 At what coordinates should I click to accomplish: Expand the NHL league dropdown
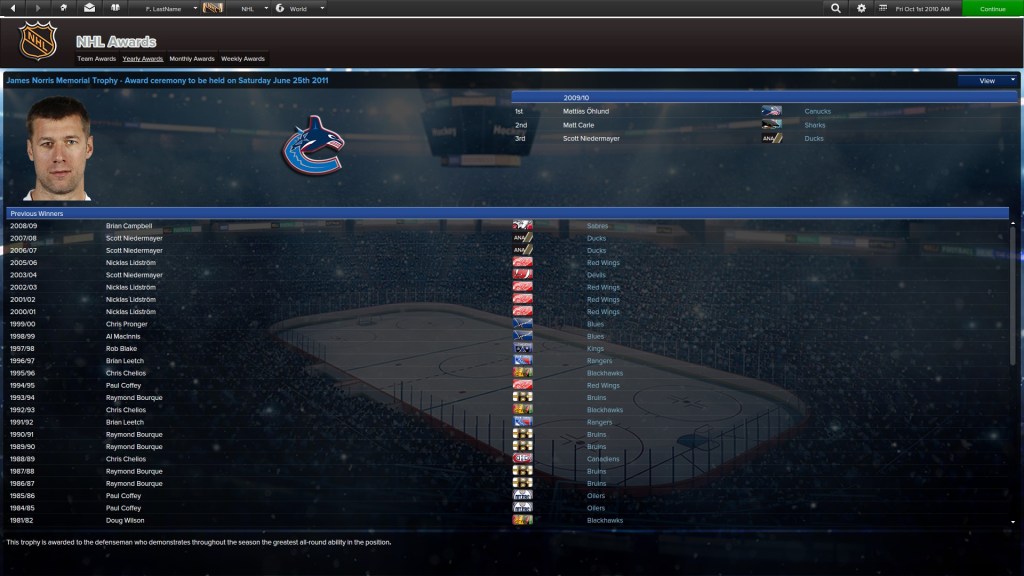(254, 8)
